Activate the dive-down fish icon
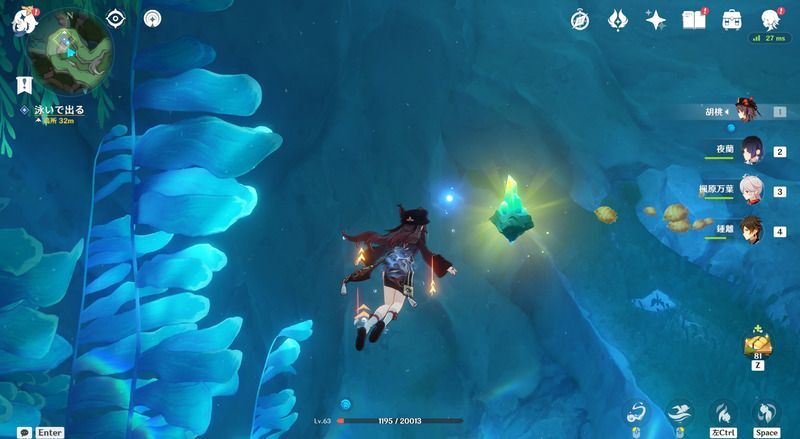Image resolution: width=800 pixels, height=439 pixels. click(x=724, y=413)
